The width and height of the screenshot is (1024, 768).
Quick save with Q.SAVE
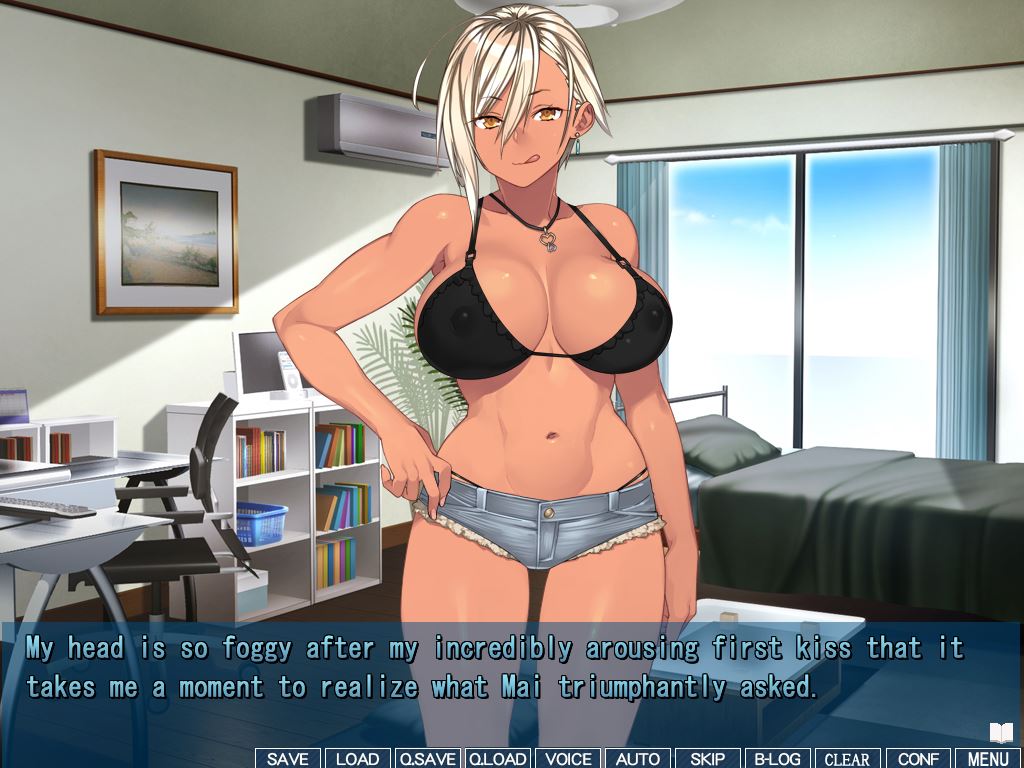click(428, 759)
